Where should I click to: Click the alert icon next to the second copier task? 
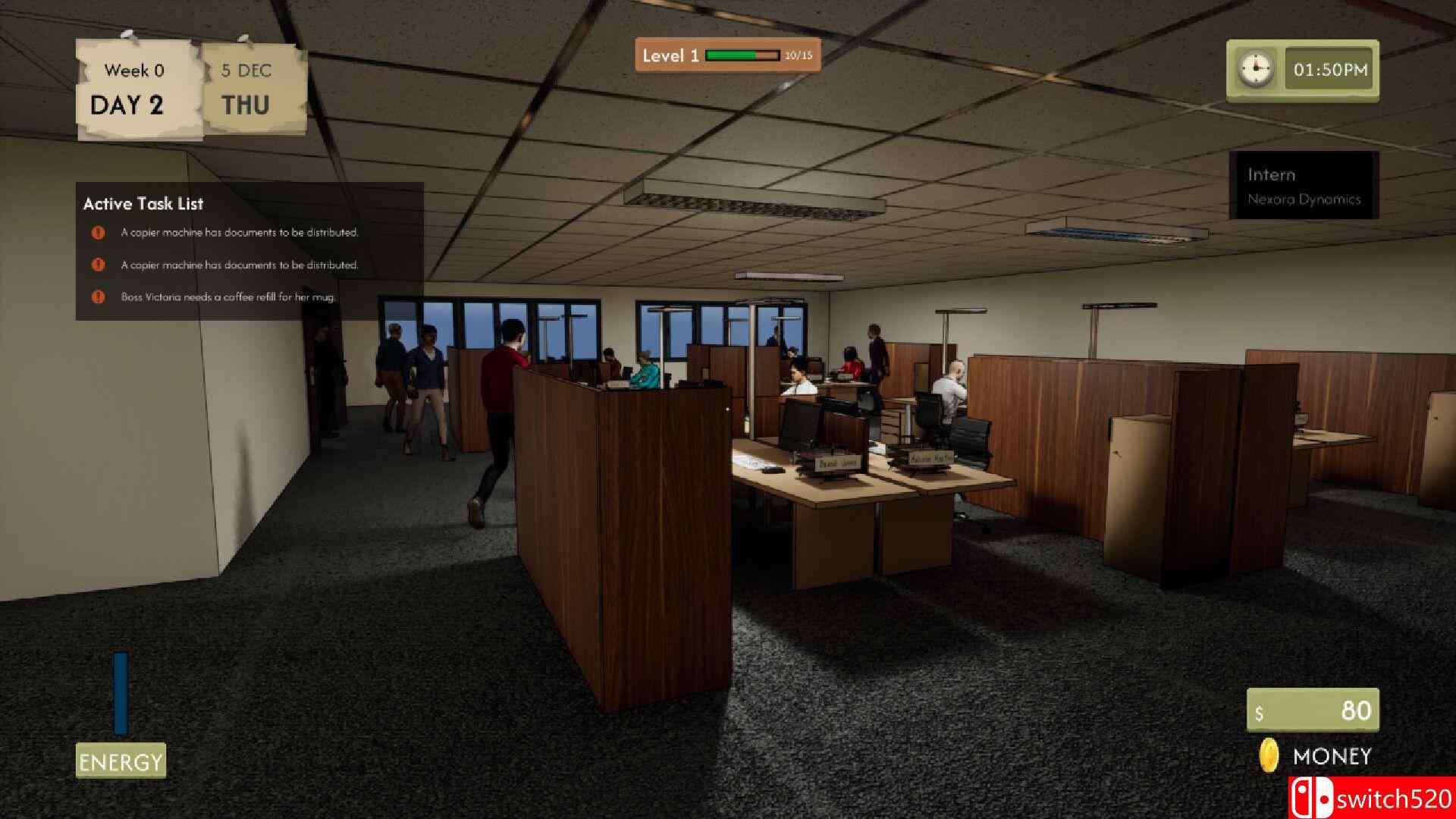pos(98,264)
